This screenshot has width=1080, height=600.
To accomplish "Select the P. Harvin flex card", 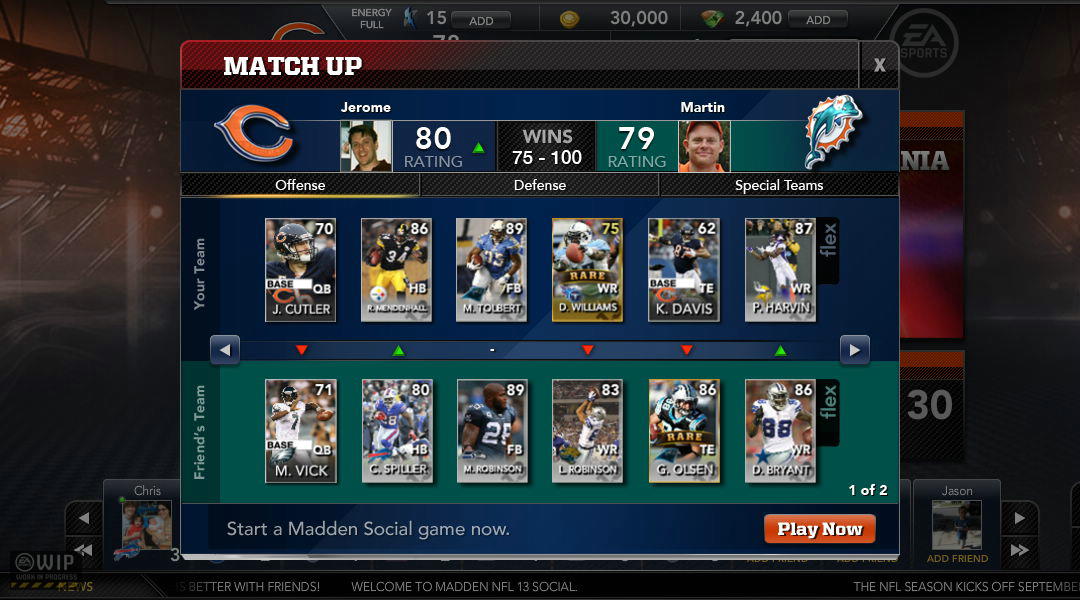I will [780, 270].
